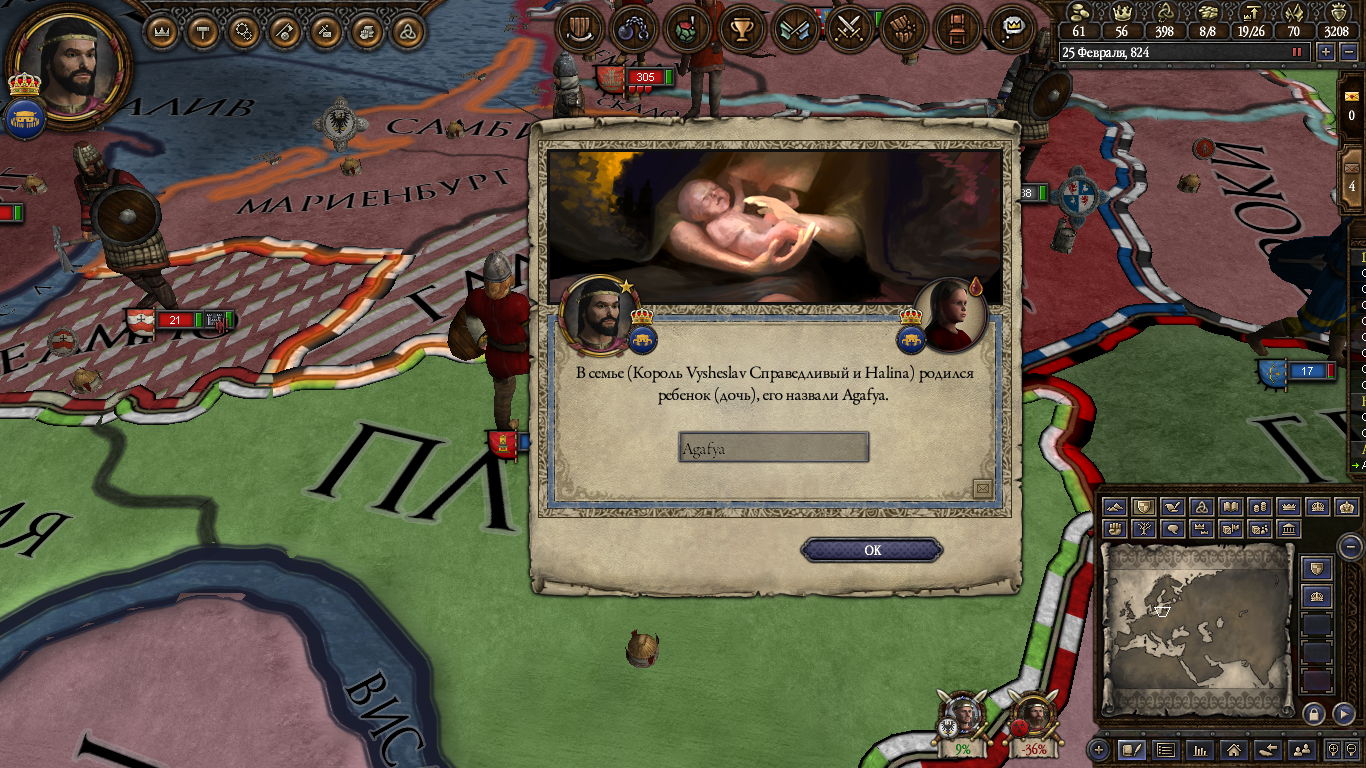Open the wooden chair shield button
The height and width of the screenshot is (768, 1366).
[957, 29]
